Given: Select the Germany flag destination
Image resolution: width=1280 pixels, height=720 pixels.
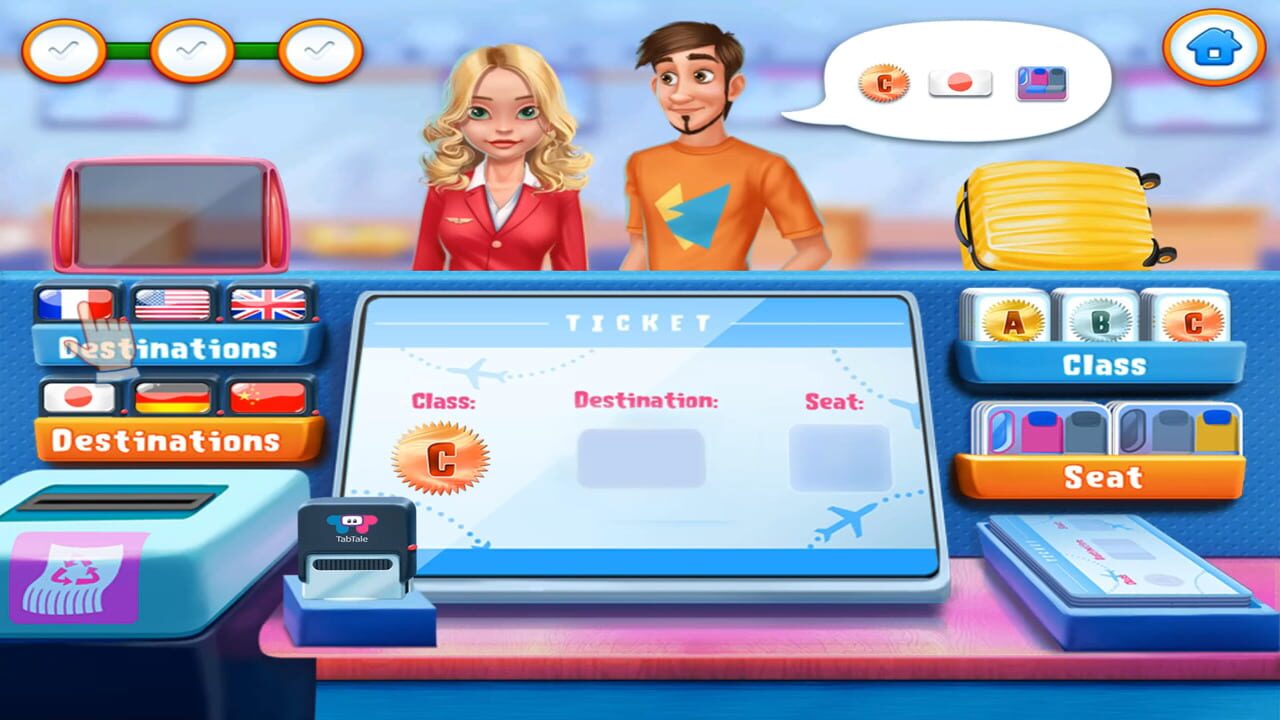Looking at the screenshot, I should (x=174, y=396).
